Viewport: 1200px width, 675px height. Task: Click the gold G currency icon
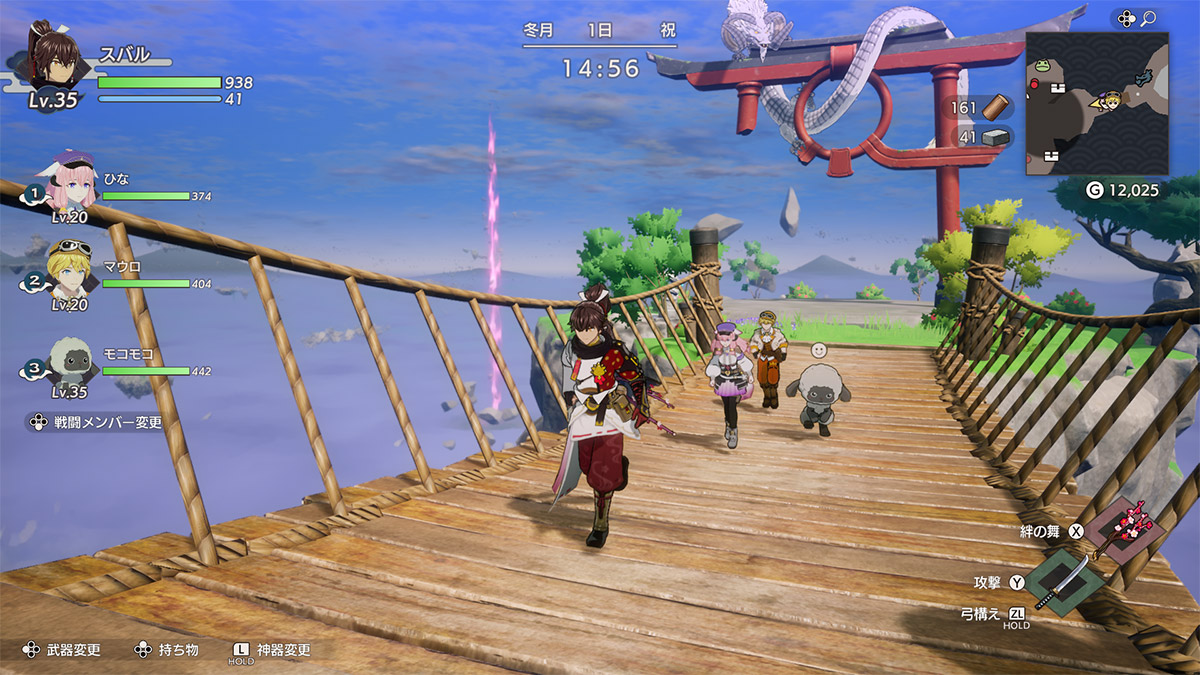pyautogui.click(x=1095, y=189)
